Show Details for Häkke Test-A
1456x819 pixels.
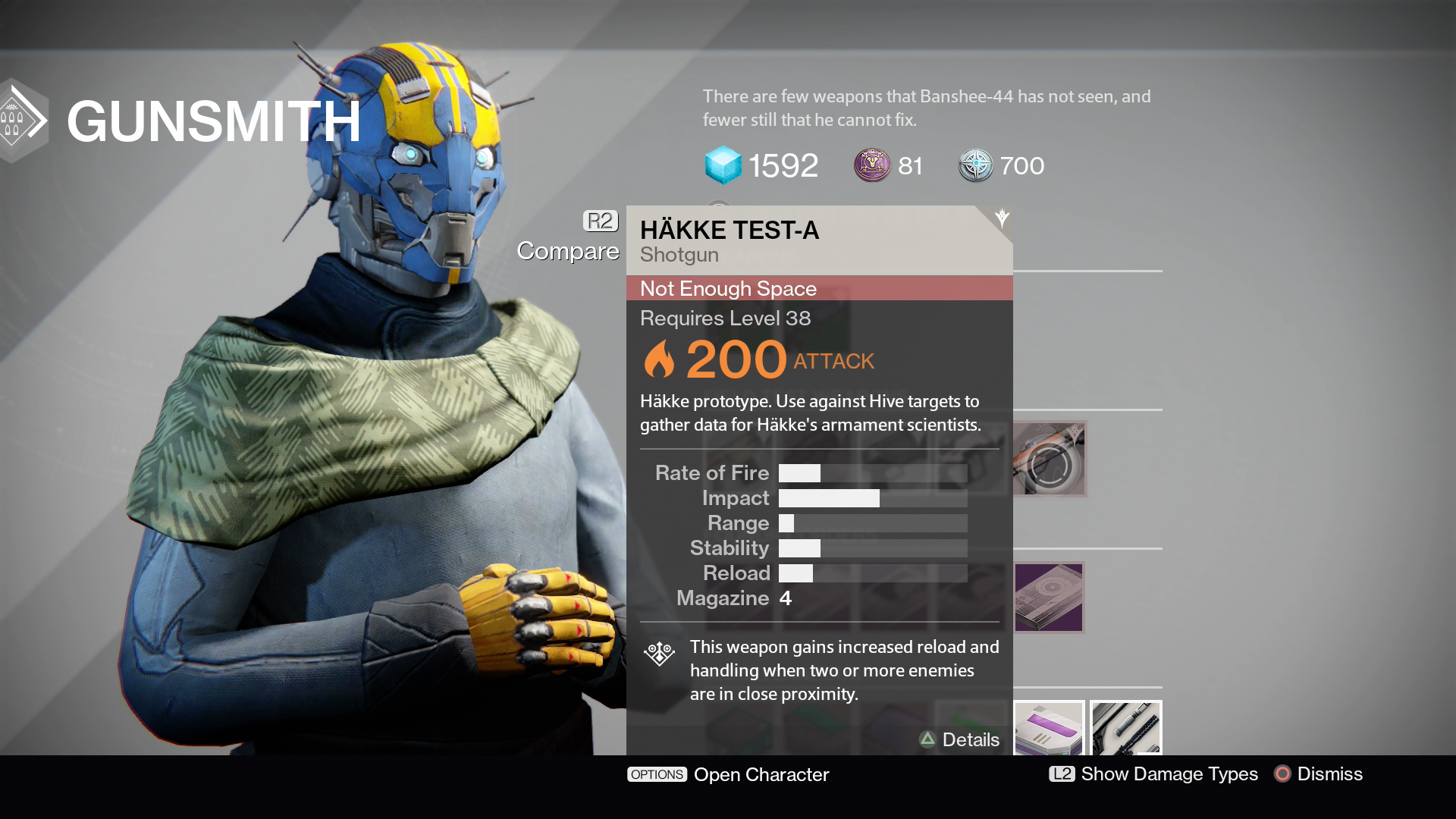pyautogui.click(x=959, y=739)
